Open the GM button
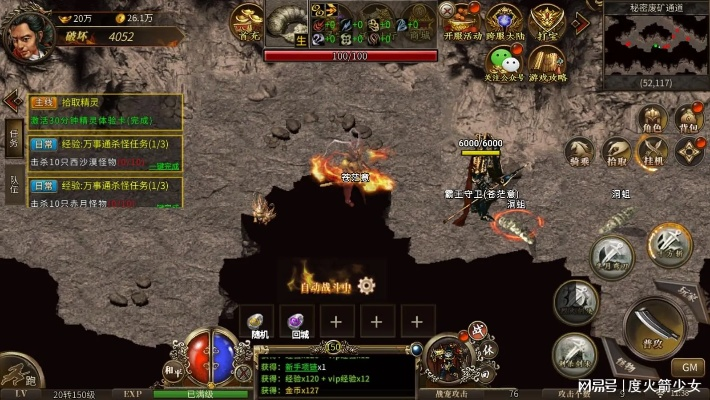Image resolution: width=710 pixels, height=400 pixels. [688, 366]
